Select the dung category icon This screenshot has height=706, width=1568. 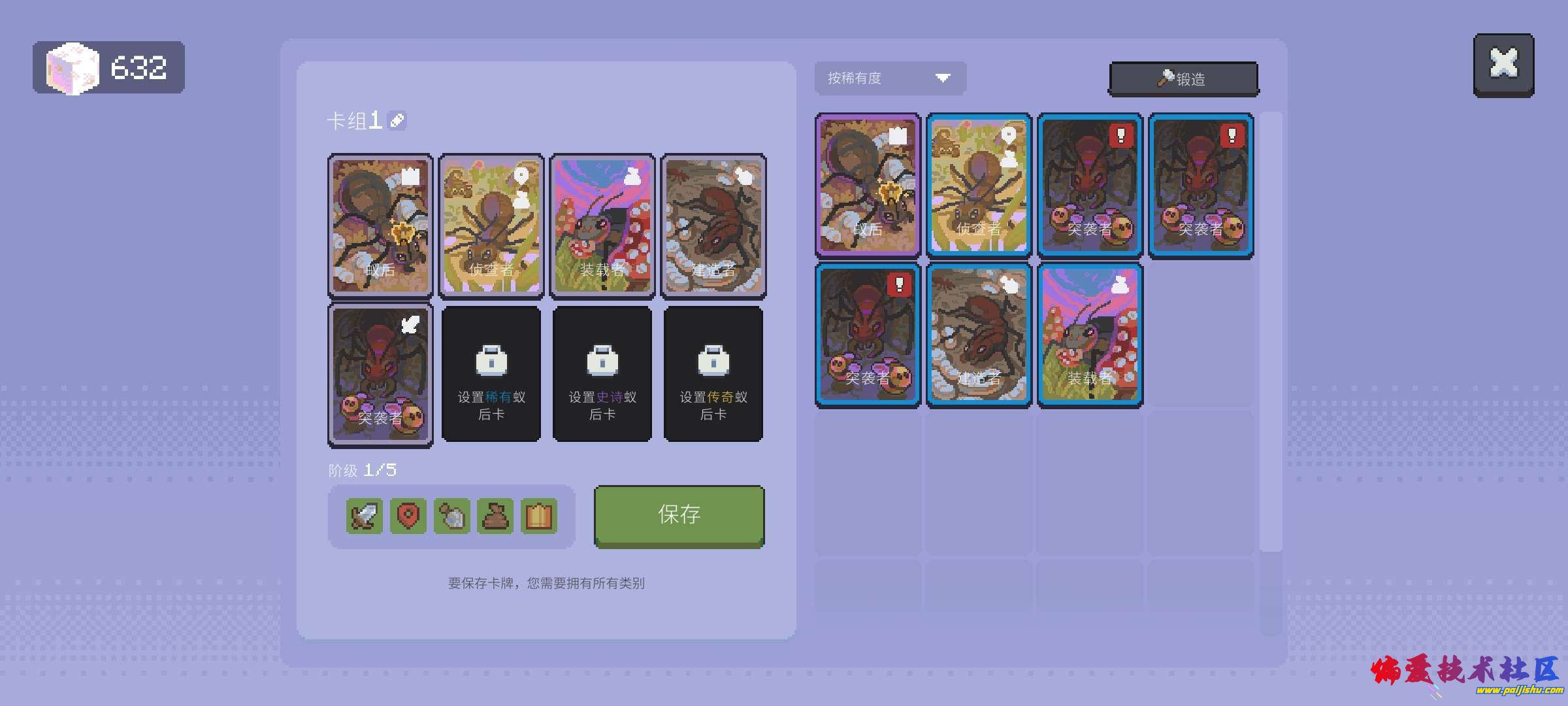click(496, 516)
